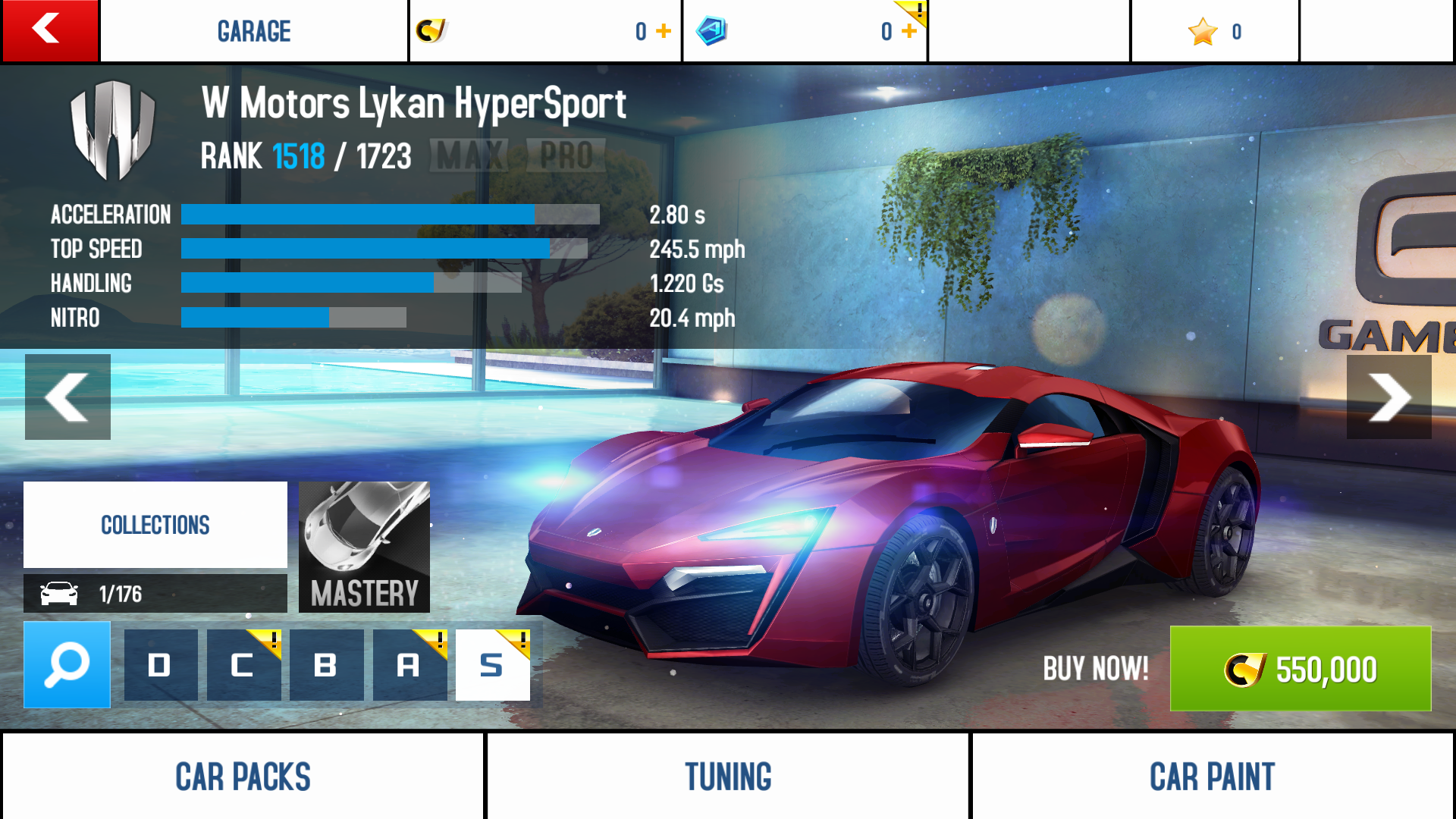Select the class S tab
Viewport: 1456px width, 819px height.
[x=492, y=665]
